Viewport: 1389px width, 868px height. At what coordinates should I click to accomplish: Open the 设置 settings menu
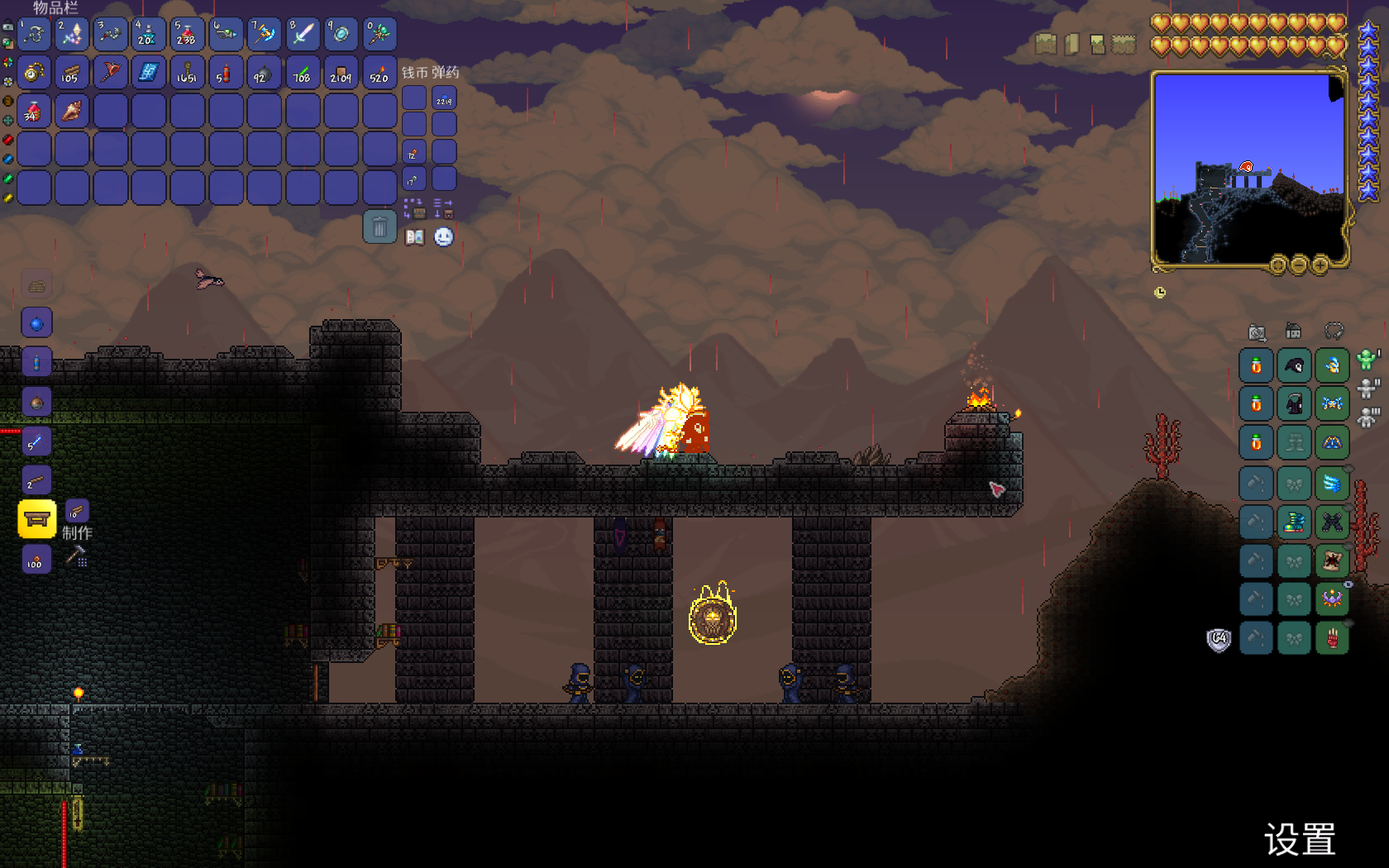point(1300,840)
